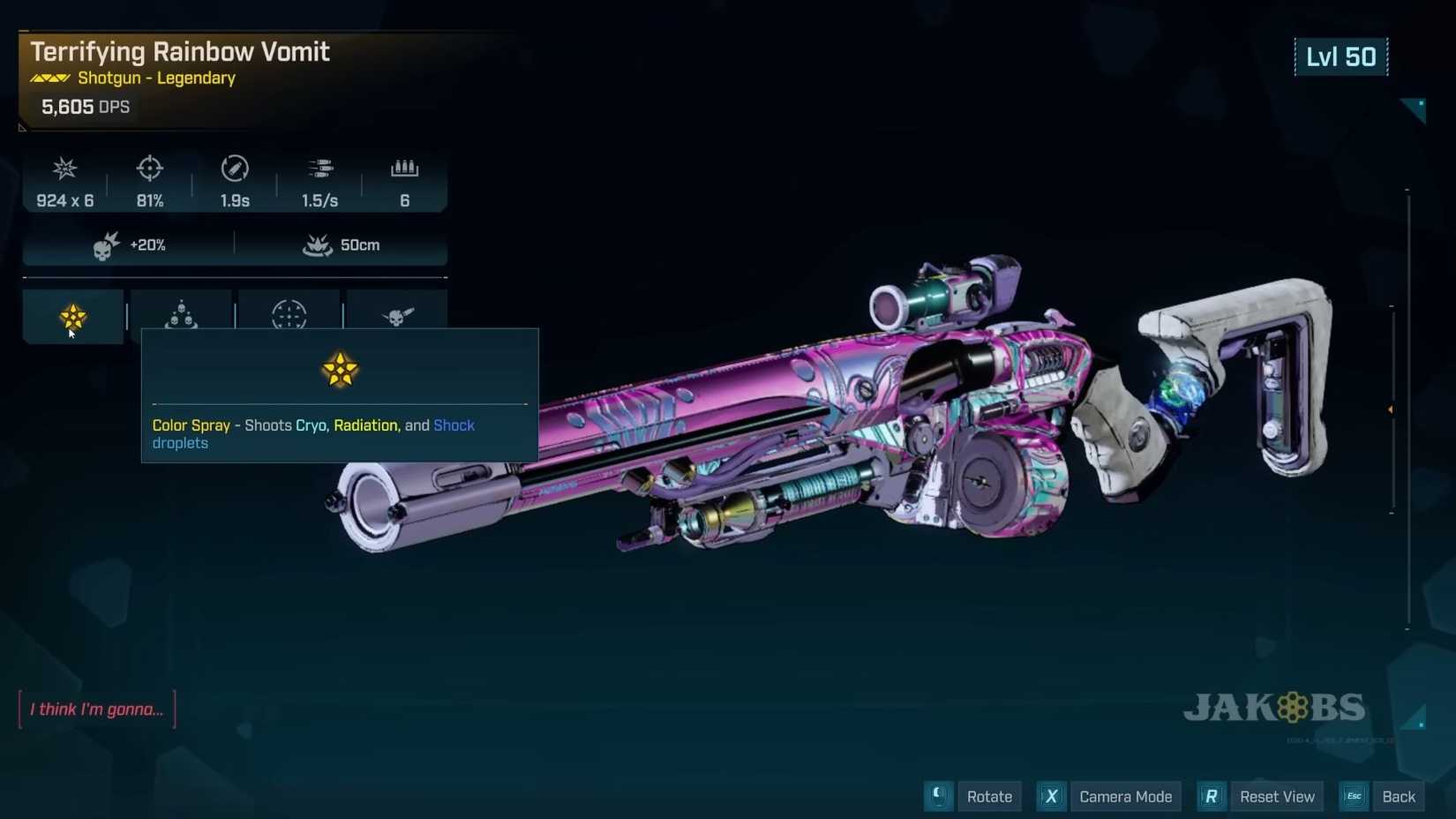Click the Lvl 50 badge
Viewport: 1456px width, 819px height.
[1341, 56]
